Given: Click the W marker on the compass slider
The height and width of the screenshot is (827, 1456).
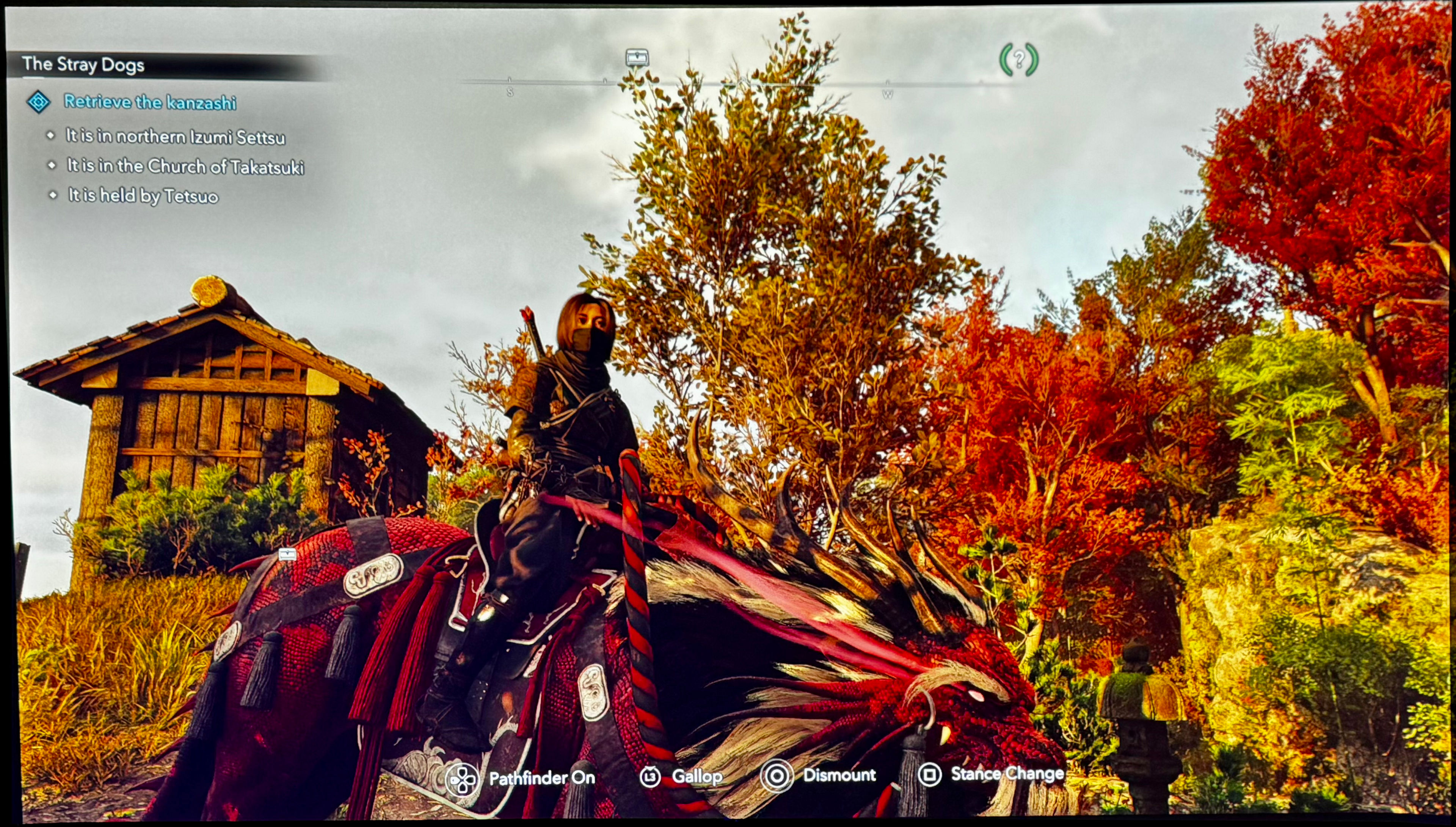Looking at the screenshot, I should coord(888,94).
